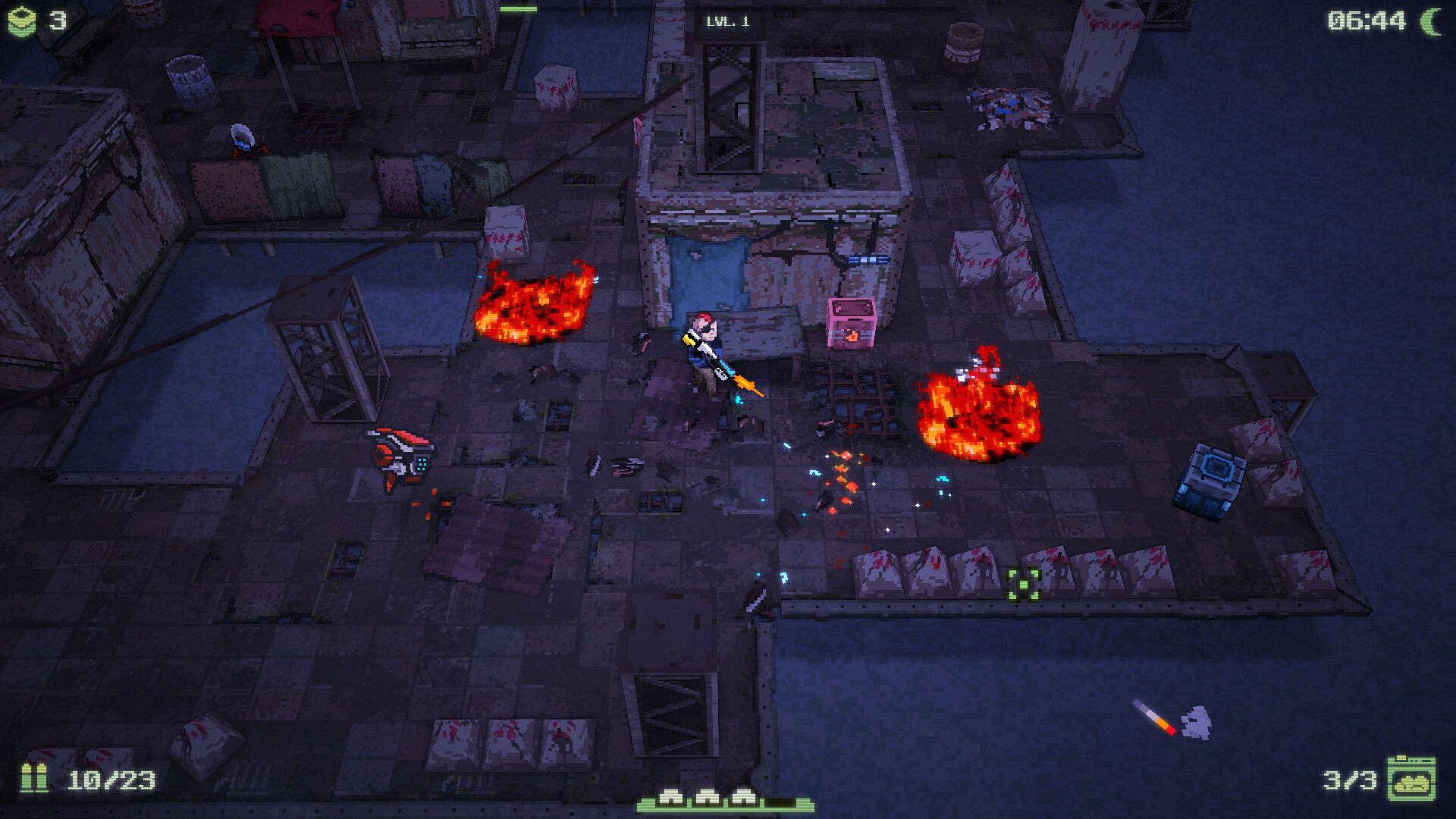Click the yellow resource coin icon
The width and height of the screenshot is (1456, 819).
(21, 21)
